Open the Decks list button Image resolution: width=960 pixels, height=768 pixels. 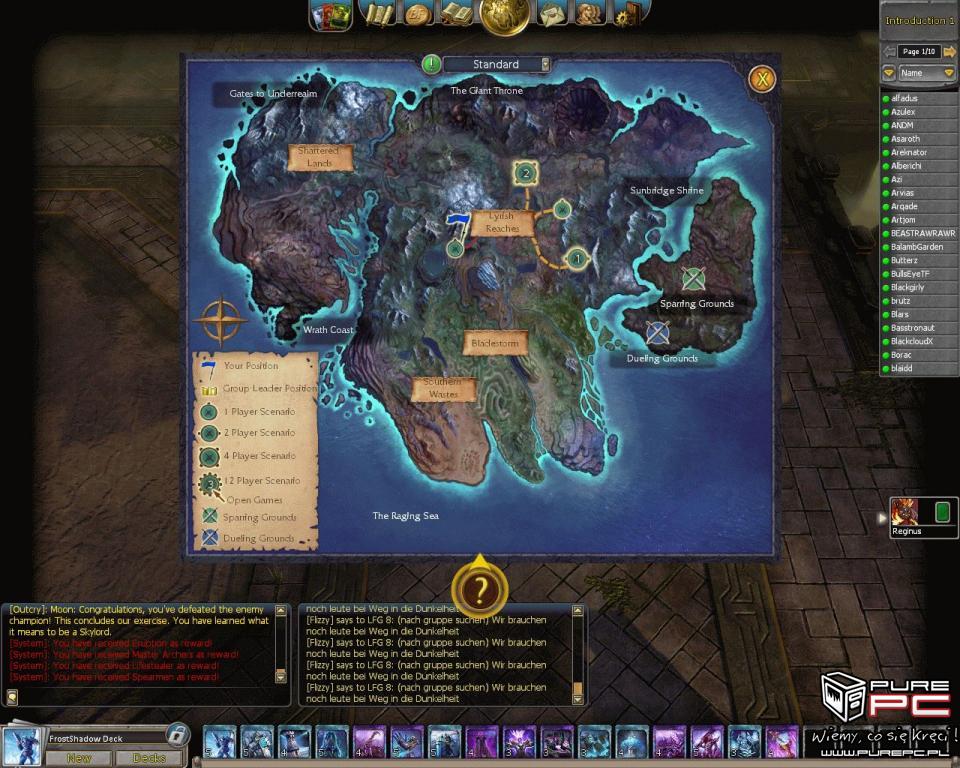coord(148,758)
